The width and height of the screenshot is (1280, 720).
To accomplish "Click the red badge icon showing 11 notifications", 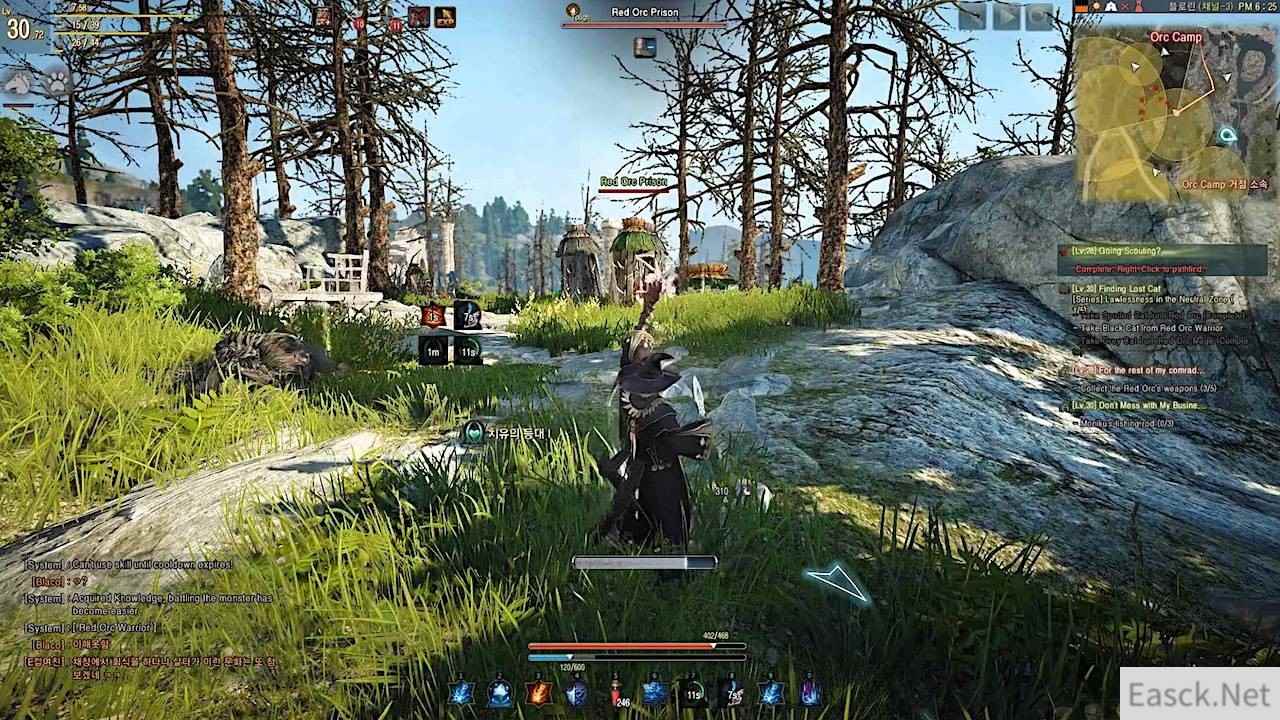I will (x=395, y=22).
